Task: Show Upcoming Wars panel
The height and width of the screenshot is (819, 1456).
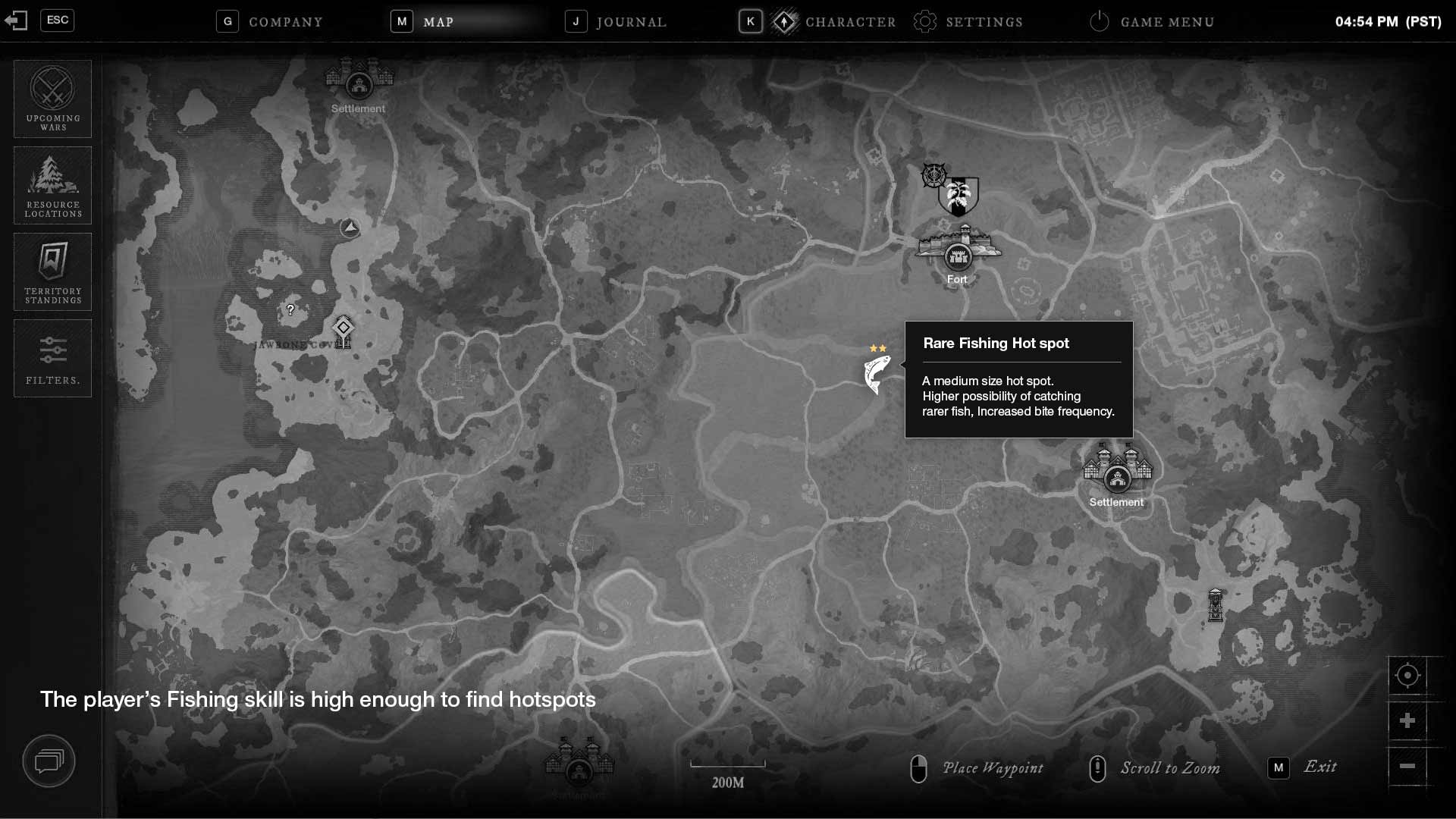Action: pos(52,99)
